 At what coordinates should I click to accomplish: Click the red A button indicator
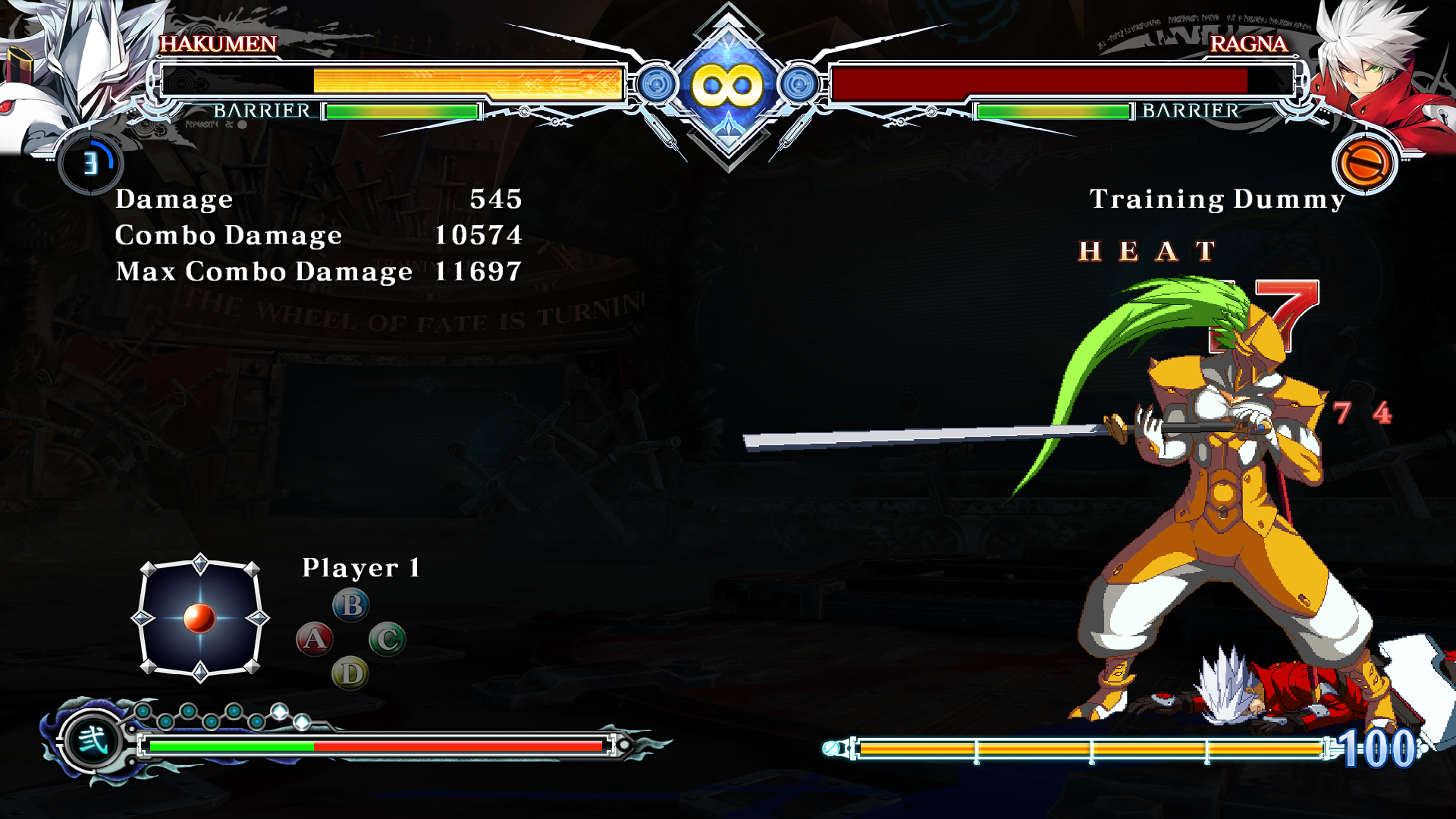pos(314,639)
